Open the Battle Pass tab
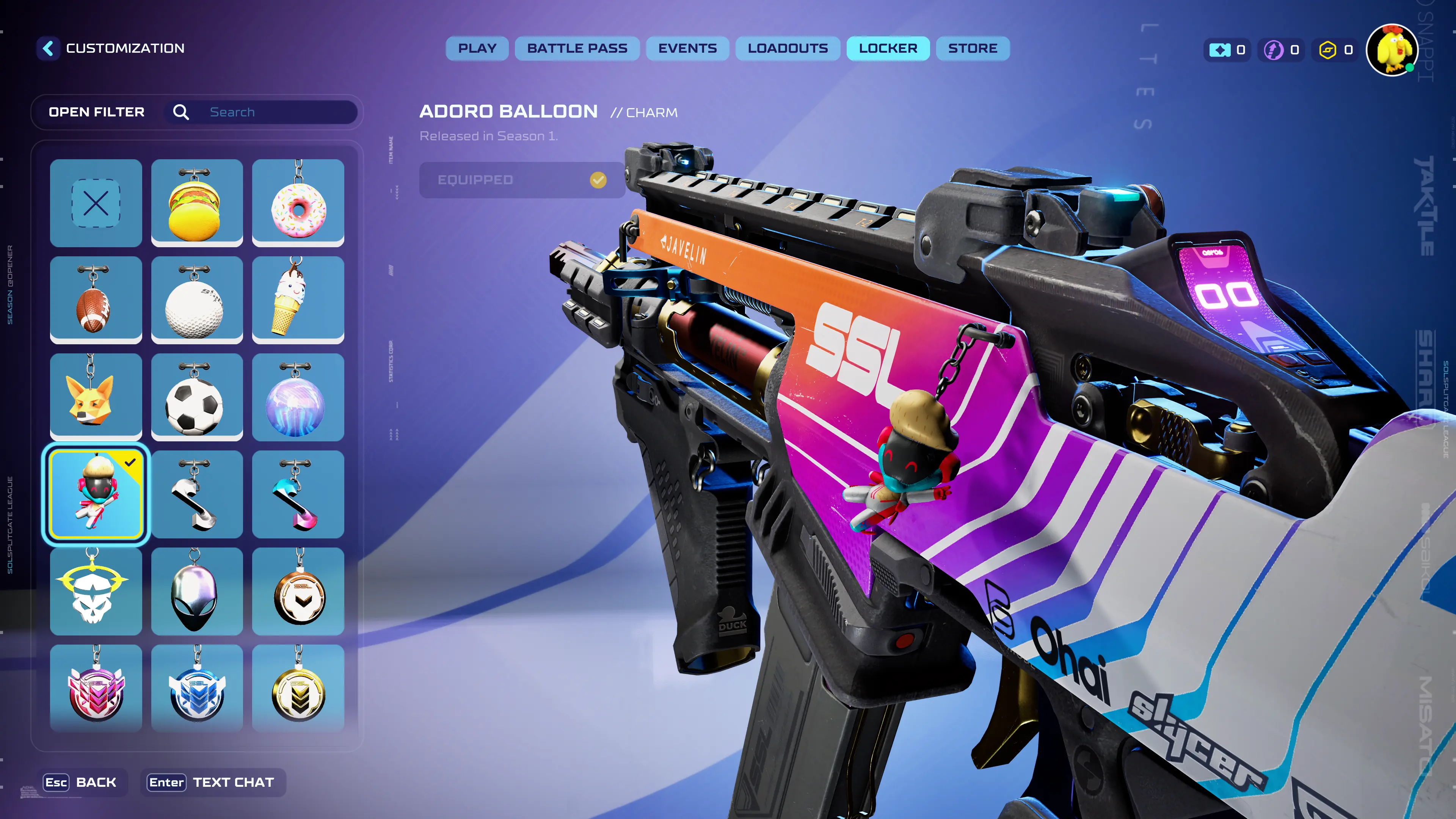Image resolution: width=1456 pixels, height=819 pixels. [577, 49]
